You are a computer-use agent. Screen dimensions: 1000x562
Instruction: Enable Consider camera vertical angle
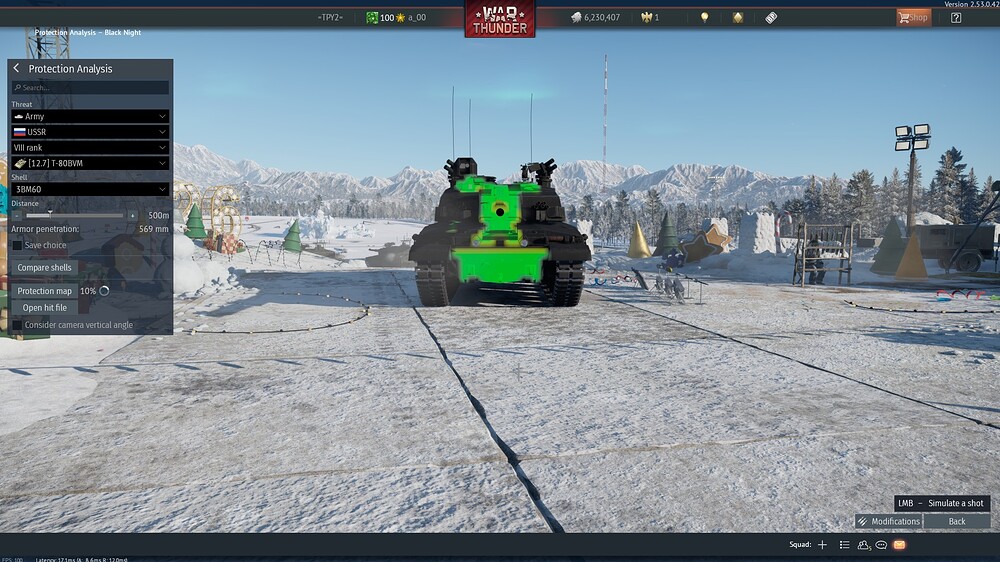[17, 325]
